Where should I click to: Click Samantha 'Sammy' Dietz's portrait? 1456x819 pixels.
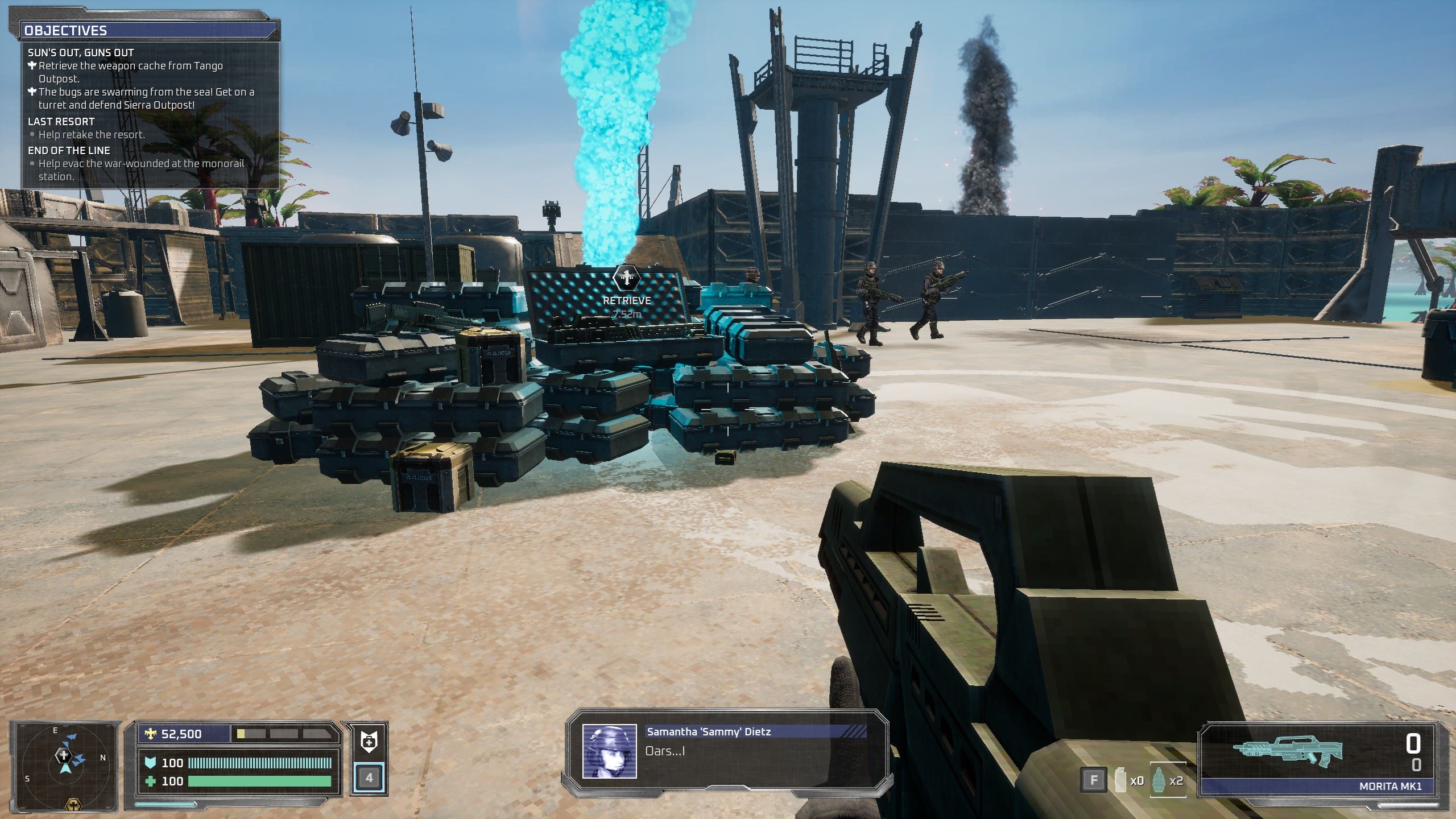tap(609, 751)
